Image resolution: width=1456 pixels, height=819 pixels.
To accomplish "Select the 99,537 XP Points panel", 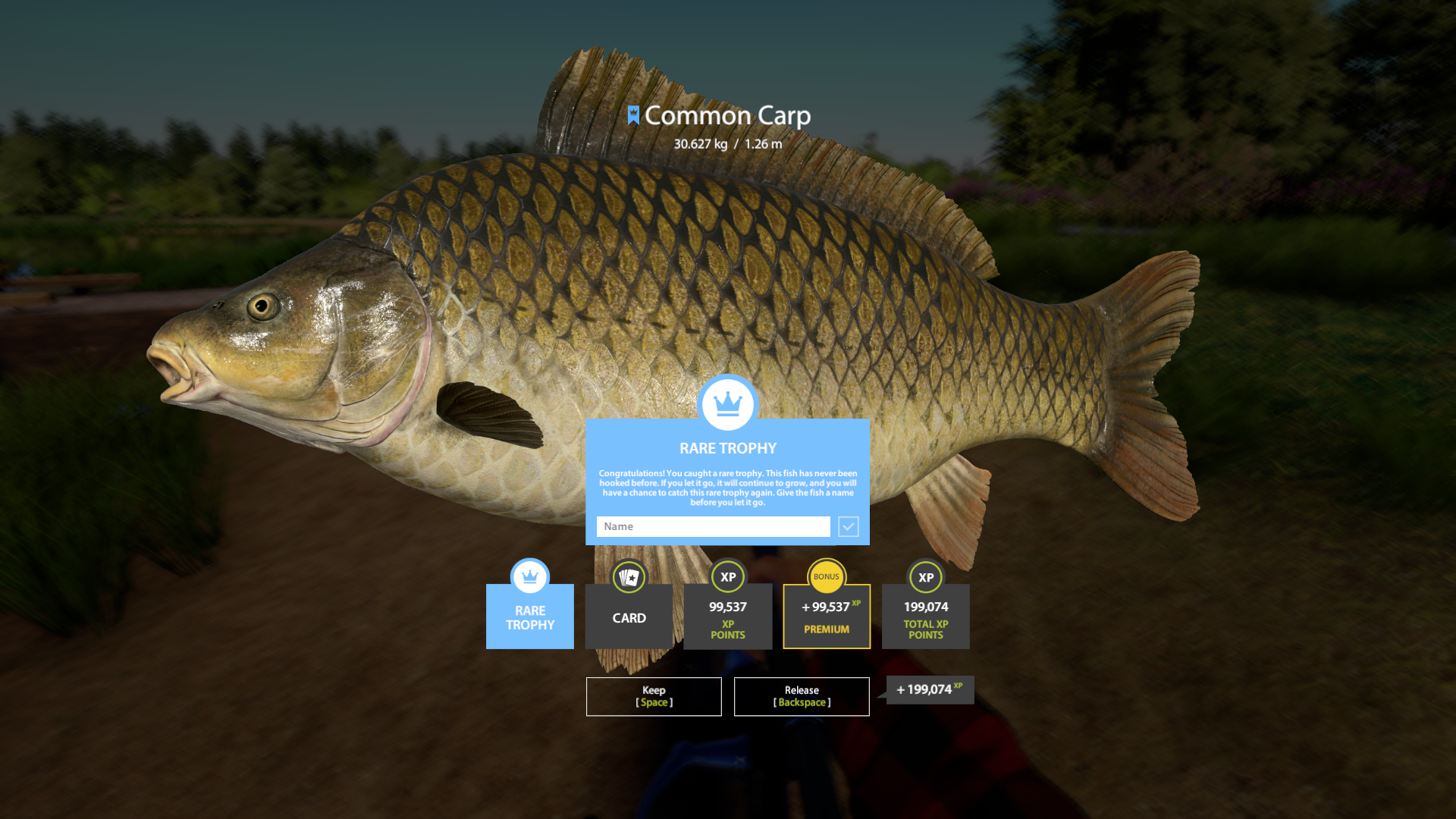I will coord(727,617).
